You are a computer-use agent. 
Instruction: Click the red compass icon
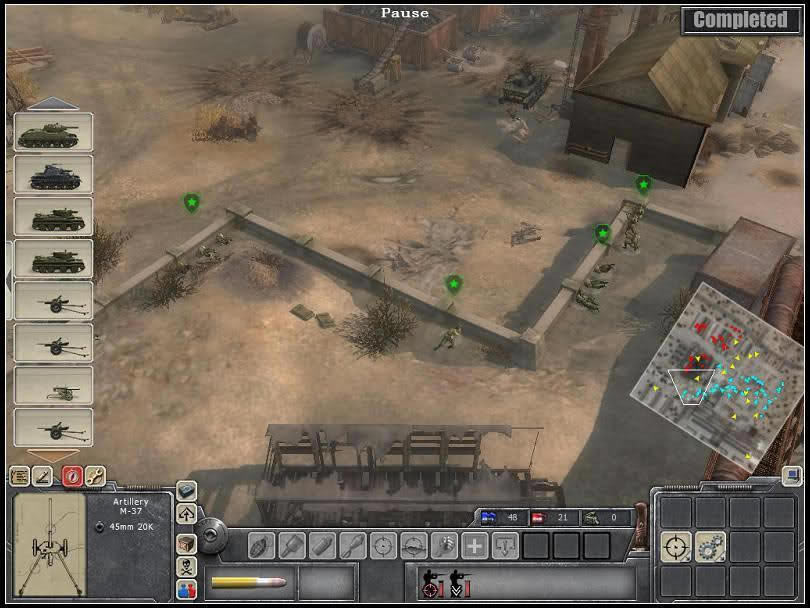pyautogui.click(x=70, y=477)
